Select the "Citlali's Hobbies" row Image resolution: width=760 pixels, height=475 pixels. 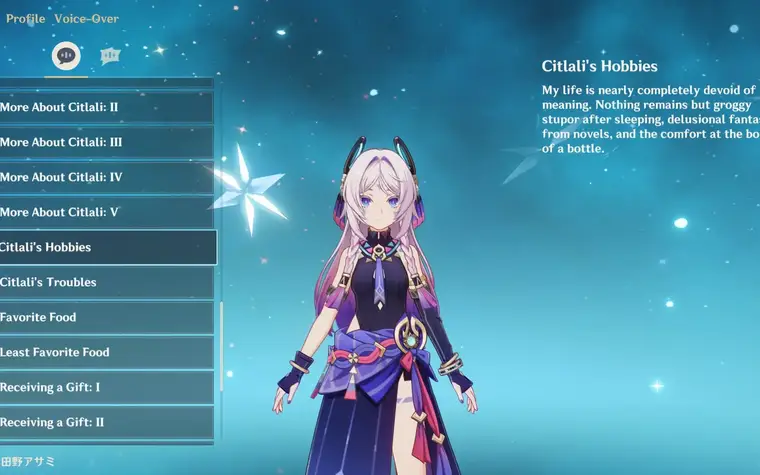click(105, 247)
